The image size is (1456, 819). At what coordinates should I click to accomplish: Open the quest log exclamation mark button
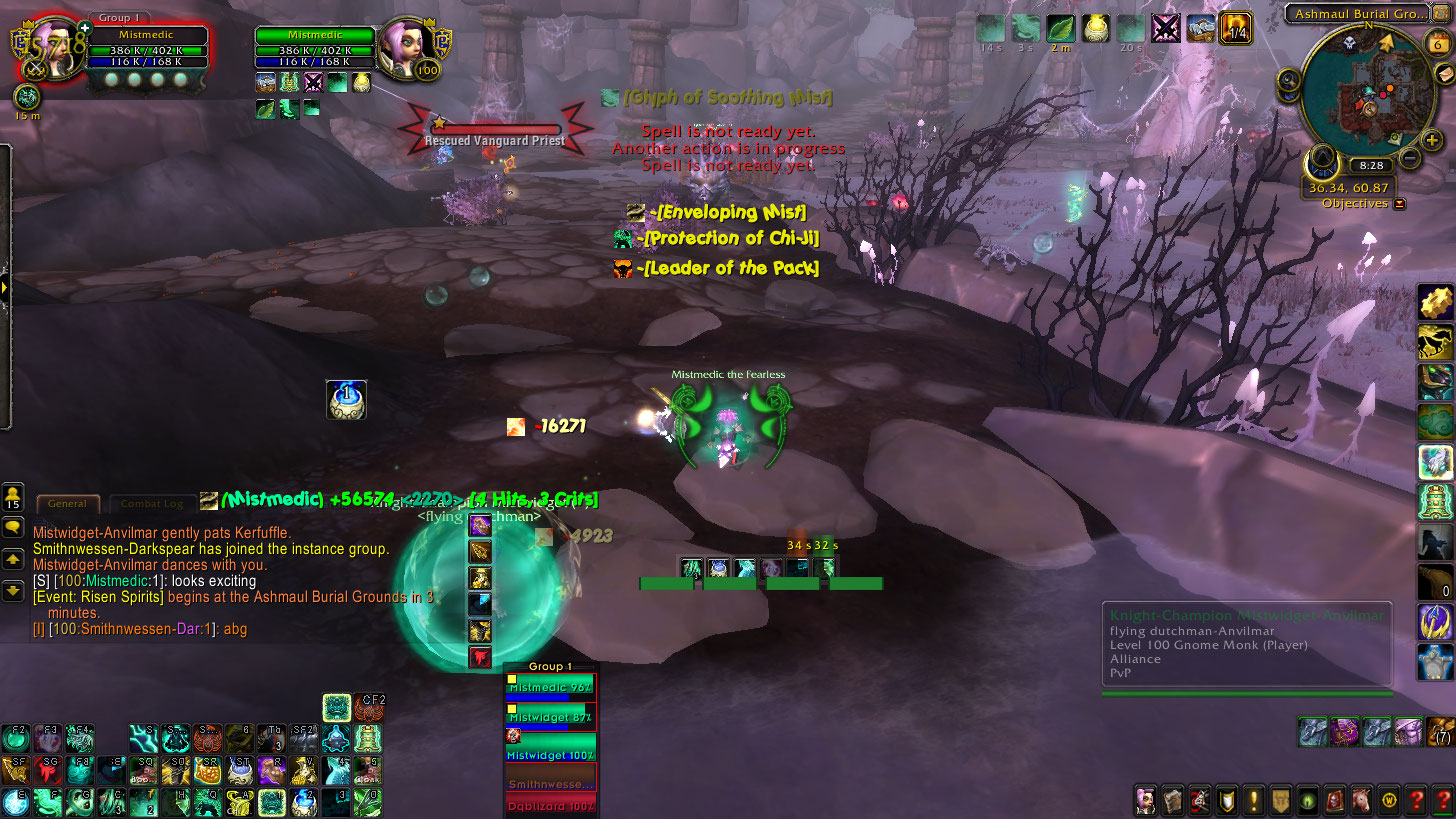pyautogui.click(x=1254, y=800)
